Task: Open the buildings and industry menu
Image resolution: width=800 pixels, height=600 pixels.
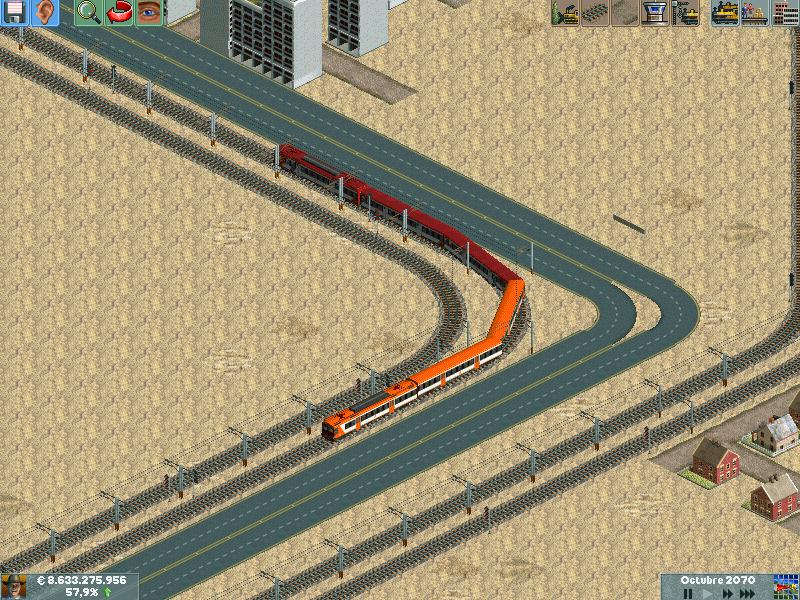Action: [785, 13]
